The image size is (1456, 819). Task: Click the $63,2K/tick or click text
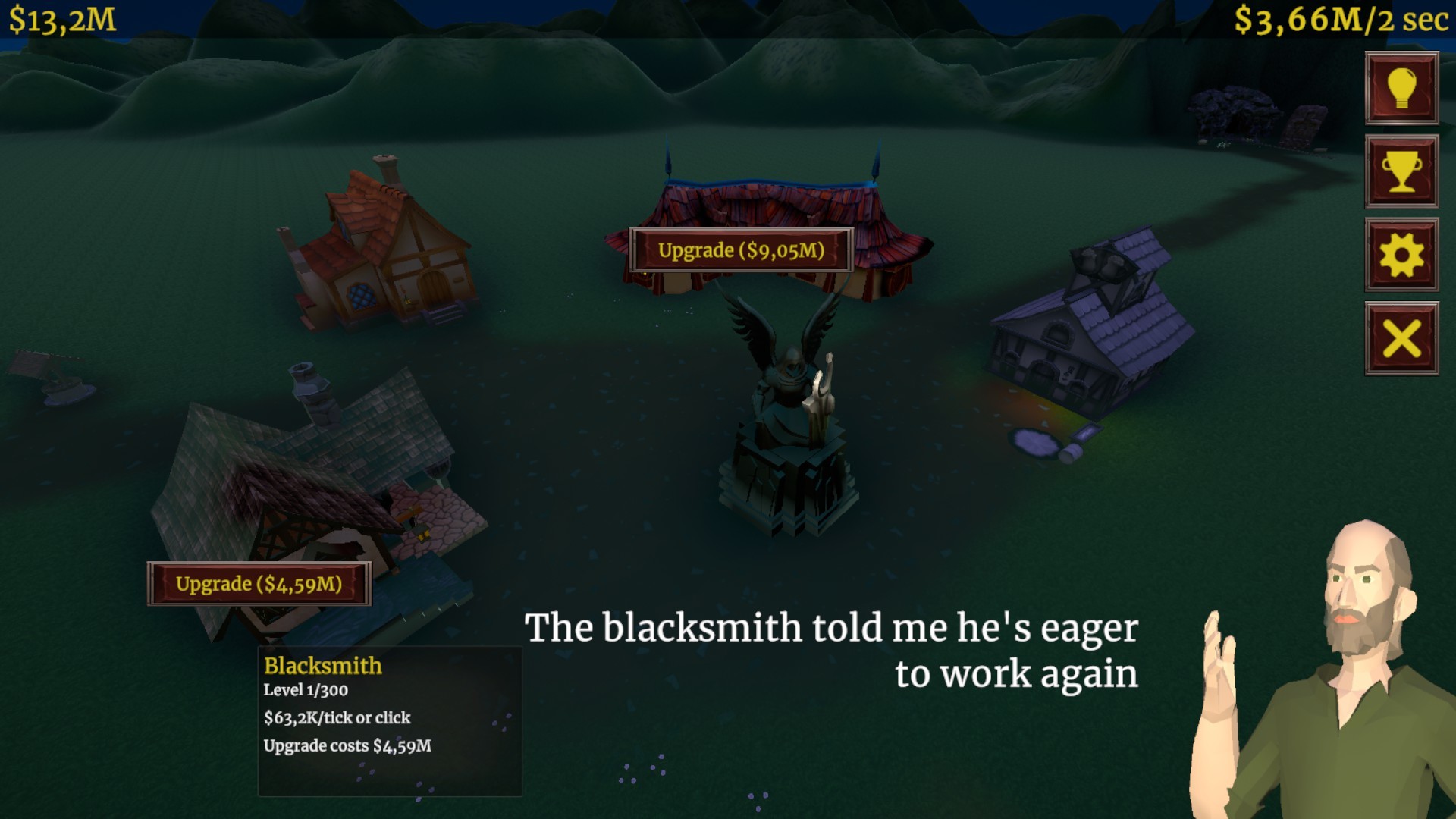[337, 717]
